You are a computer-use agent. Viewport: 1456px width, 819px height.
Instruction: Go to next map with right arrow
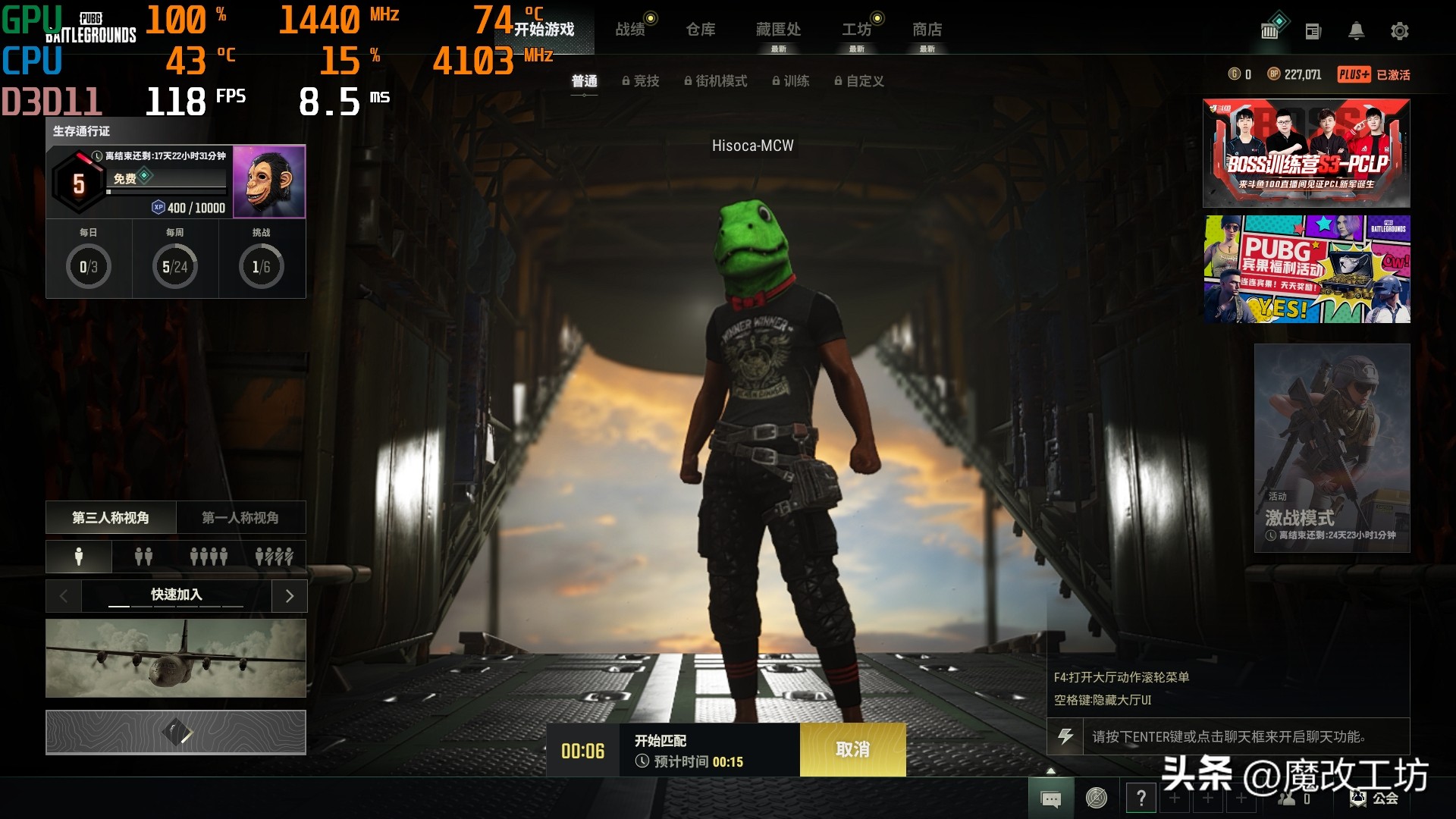tap(289, 596)
